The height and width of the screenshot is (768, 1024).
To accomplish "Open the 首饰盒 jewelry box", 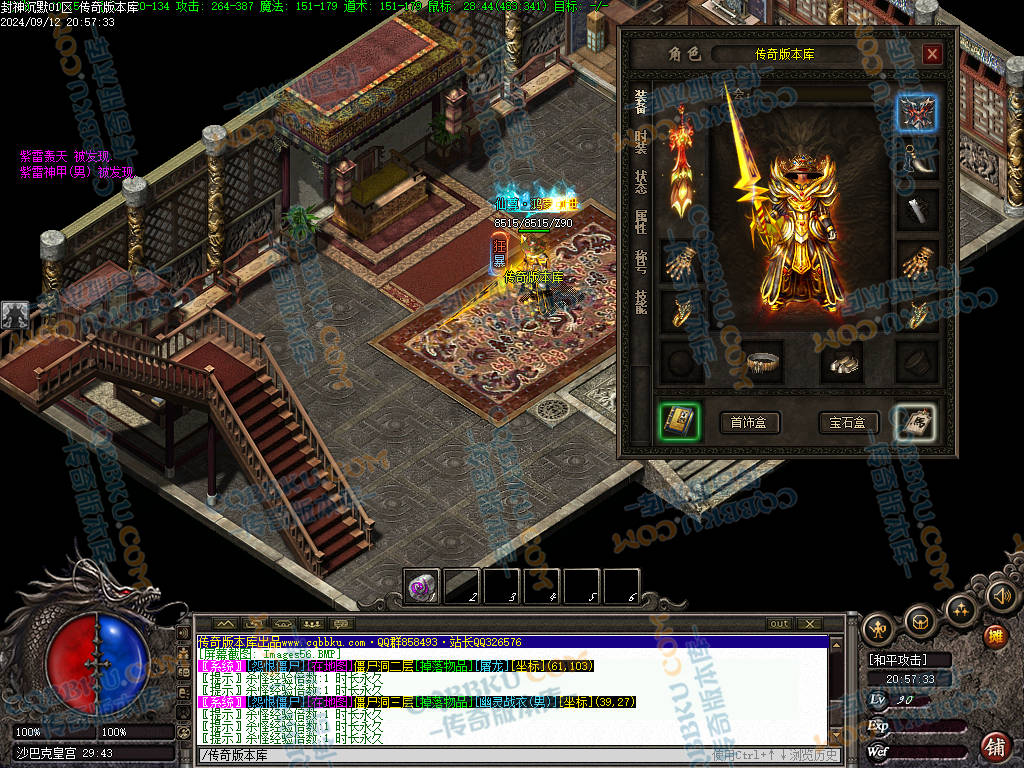I will (x=749, y=423).
